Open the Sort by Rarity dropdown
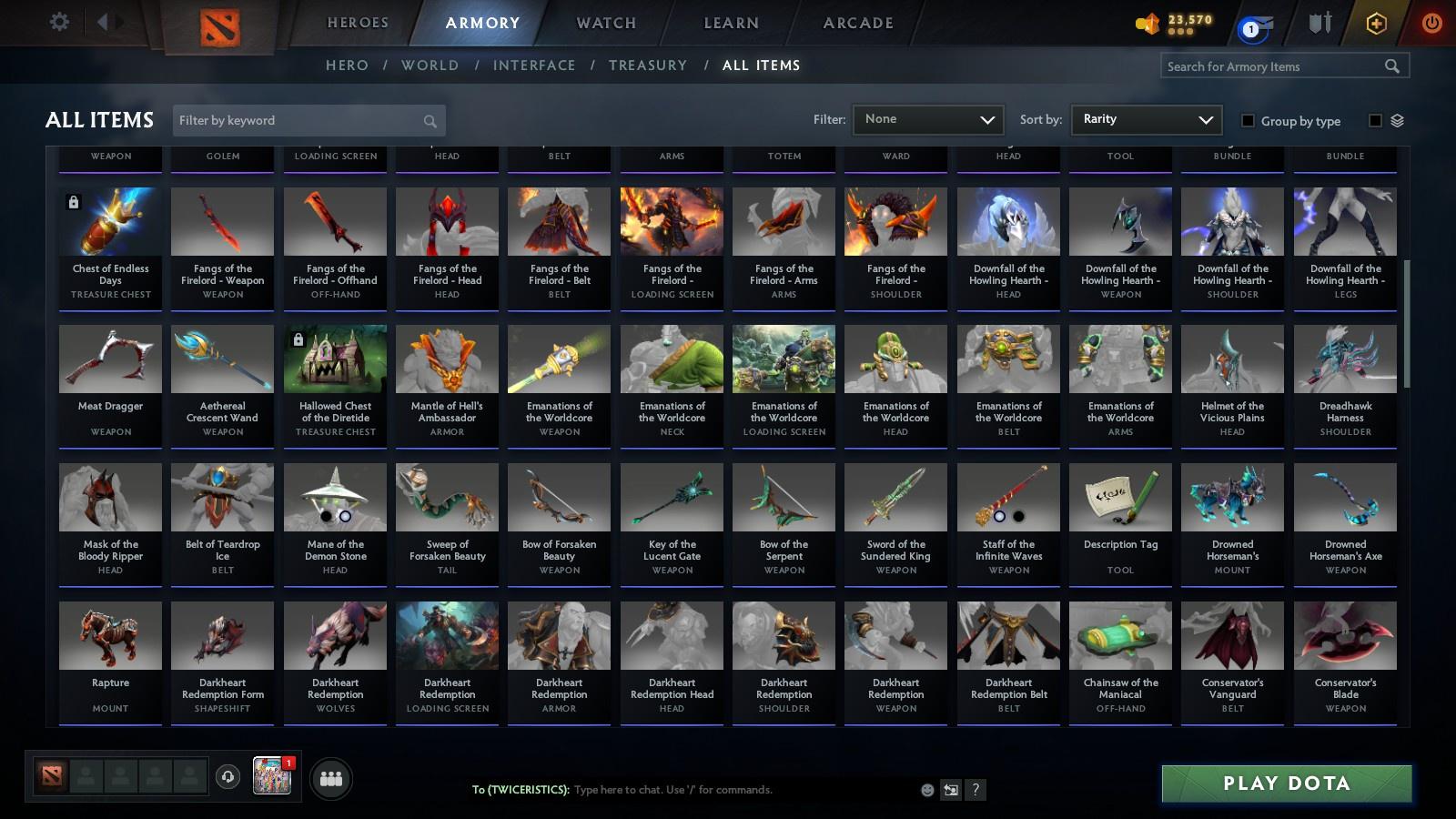The height and width of the screenshot is (819, 1456). [x=1146, y=119]
